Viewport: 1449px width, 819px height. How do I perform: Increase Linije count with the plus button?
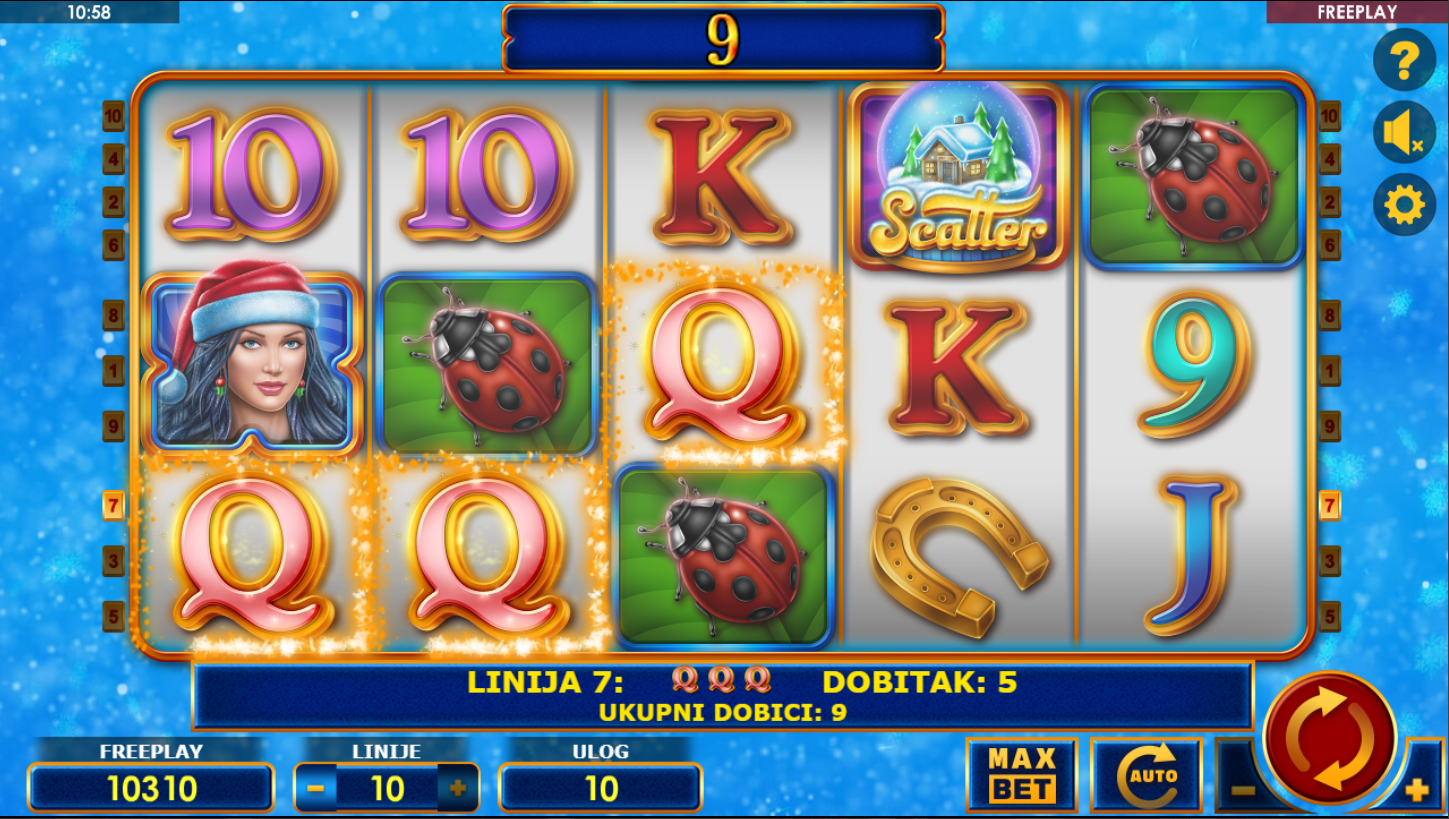point(458,788)
